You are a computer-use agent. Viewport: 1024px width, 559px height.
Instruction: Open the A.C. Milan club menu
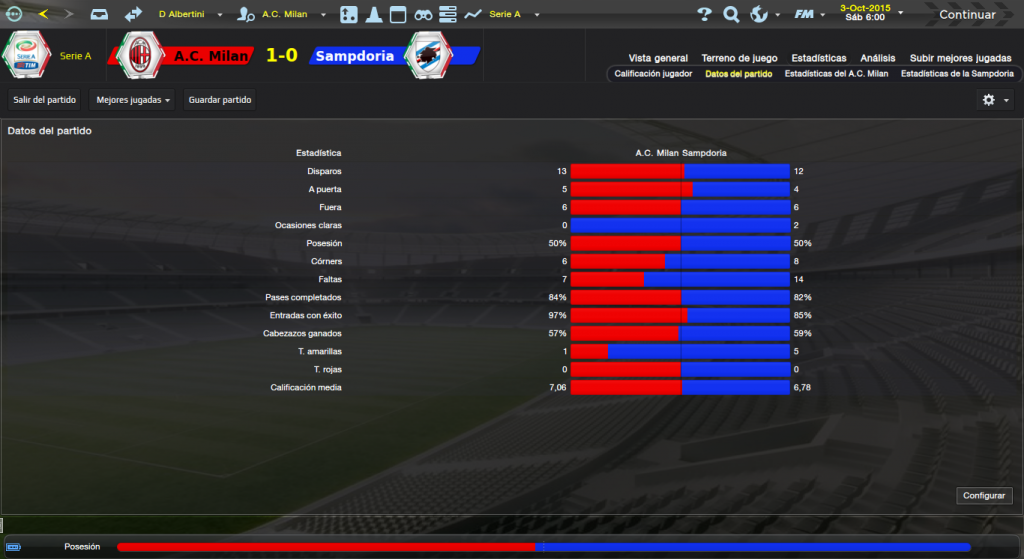pos(284,15)
